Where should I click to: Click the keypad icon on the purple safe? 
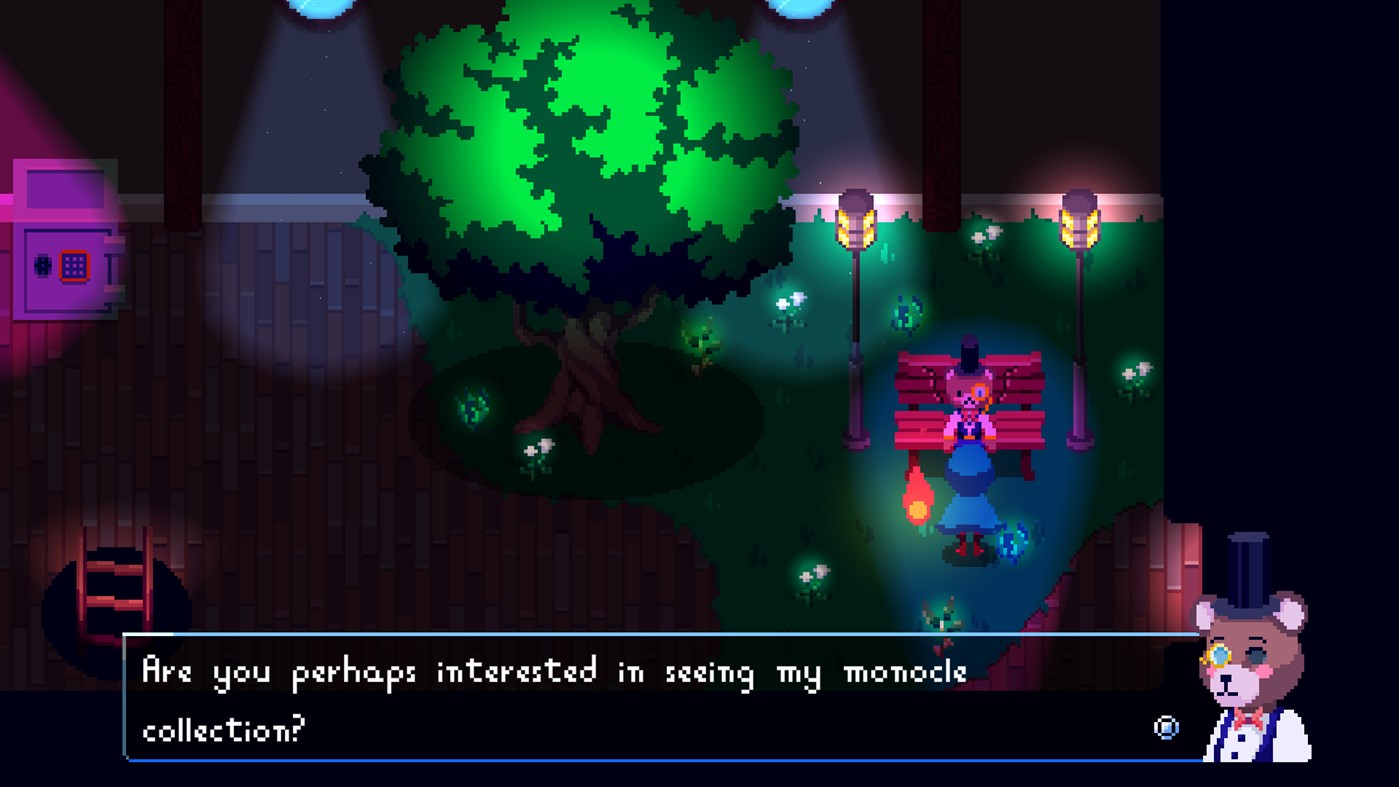point(74,266)
